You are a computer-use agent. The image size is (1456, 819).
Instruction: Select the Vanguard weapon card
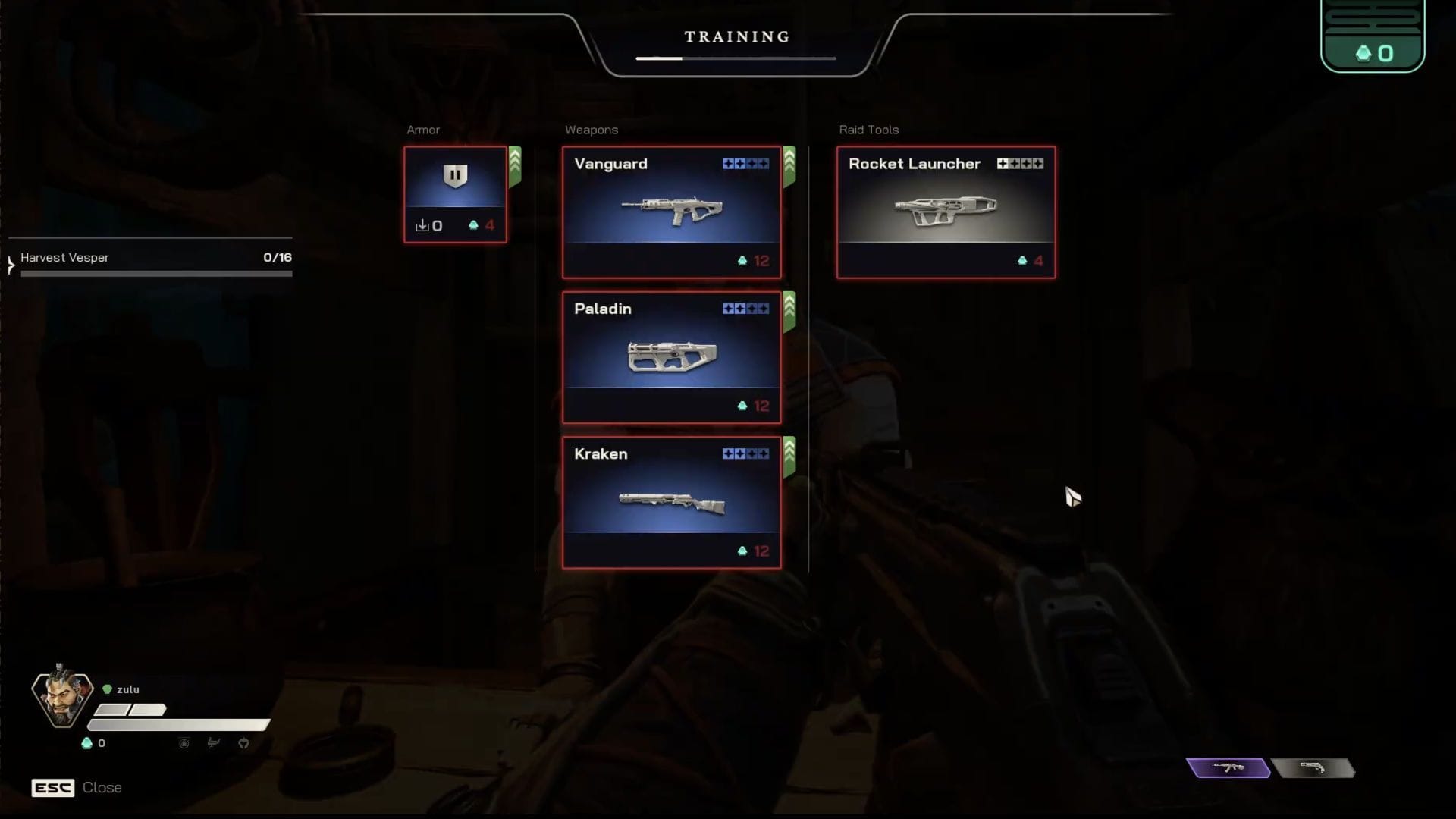(x=671, y=212)
